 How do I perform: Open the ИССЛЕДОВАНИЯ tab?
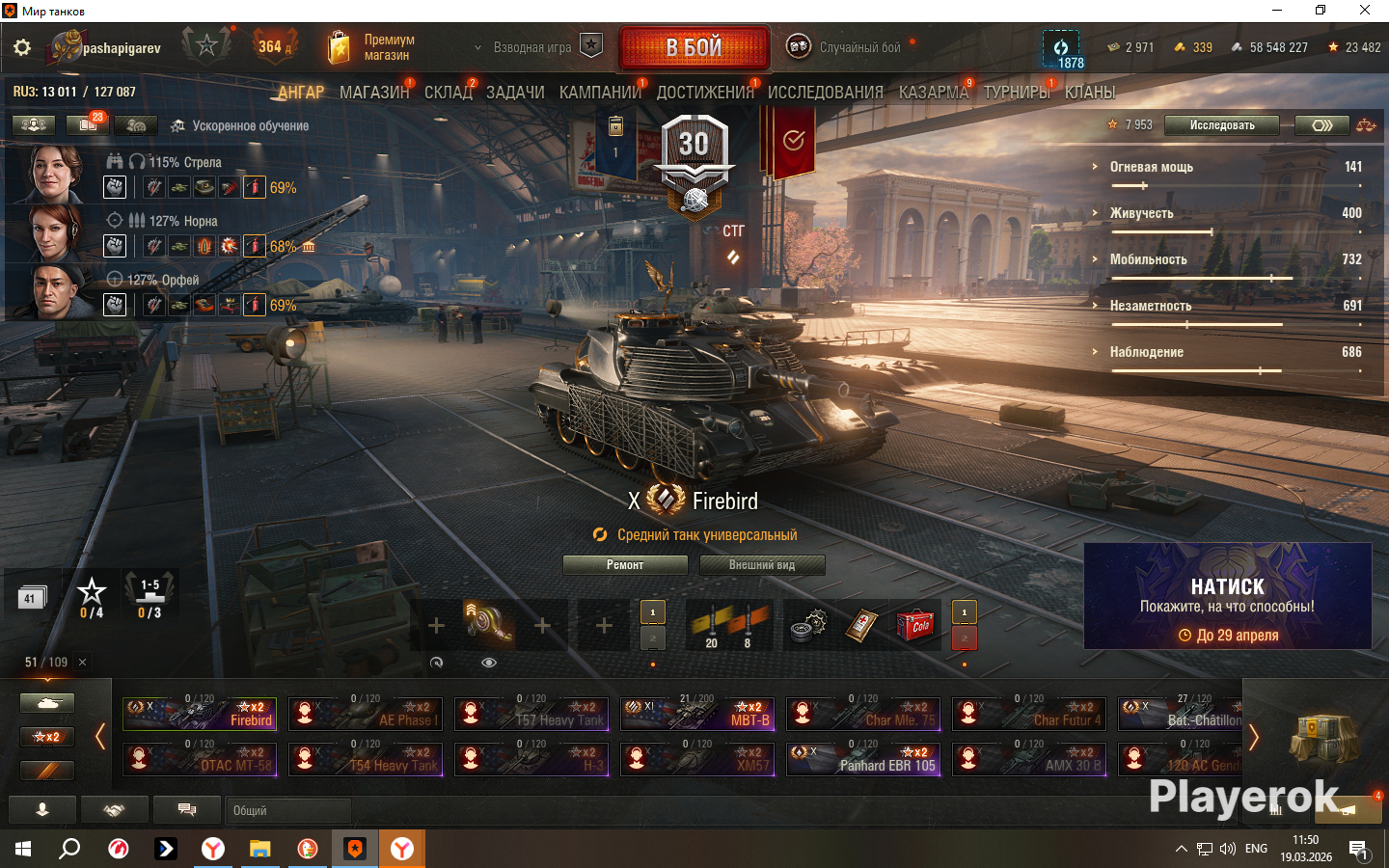tap(825, 93)
